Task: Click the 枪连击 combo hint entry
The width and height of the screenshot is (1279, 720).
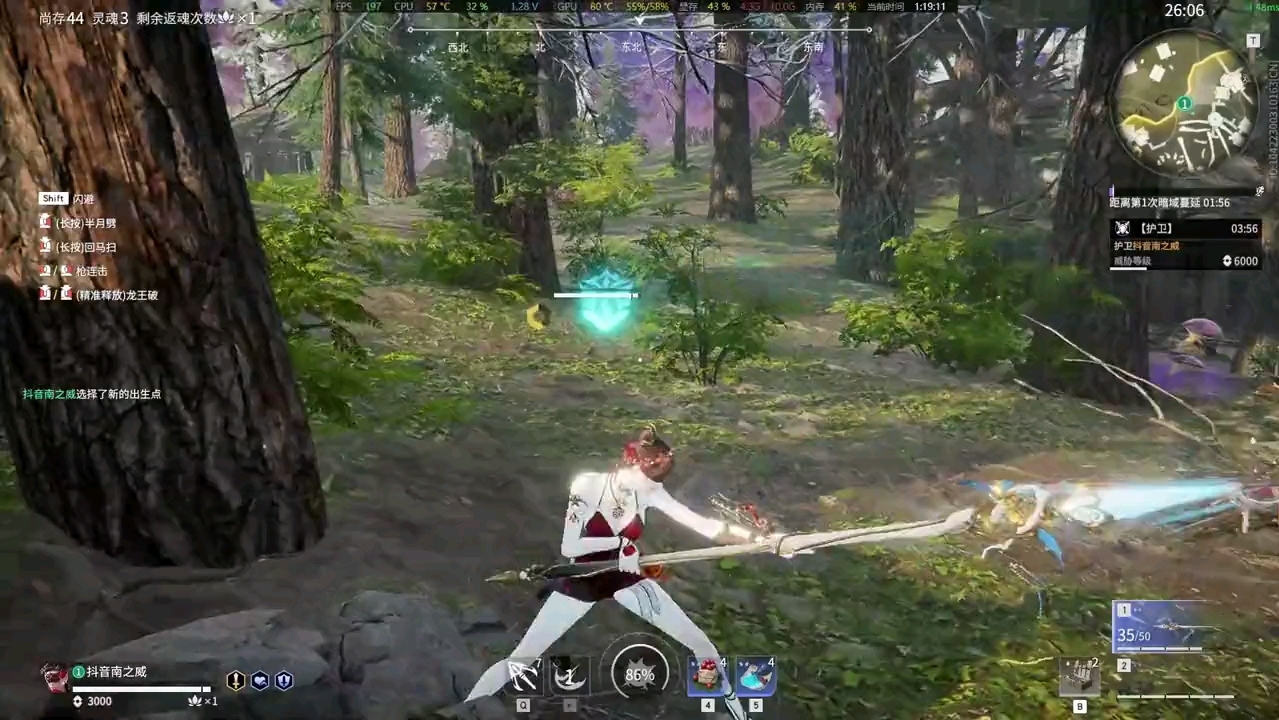Action: [x=90, y=271]
